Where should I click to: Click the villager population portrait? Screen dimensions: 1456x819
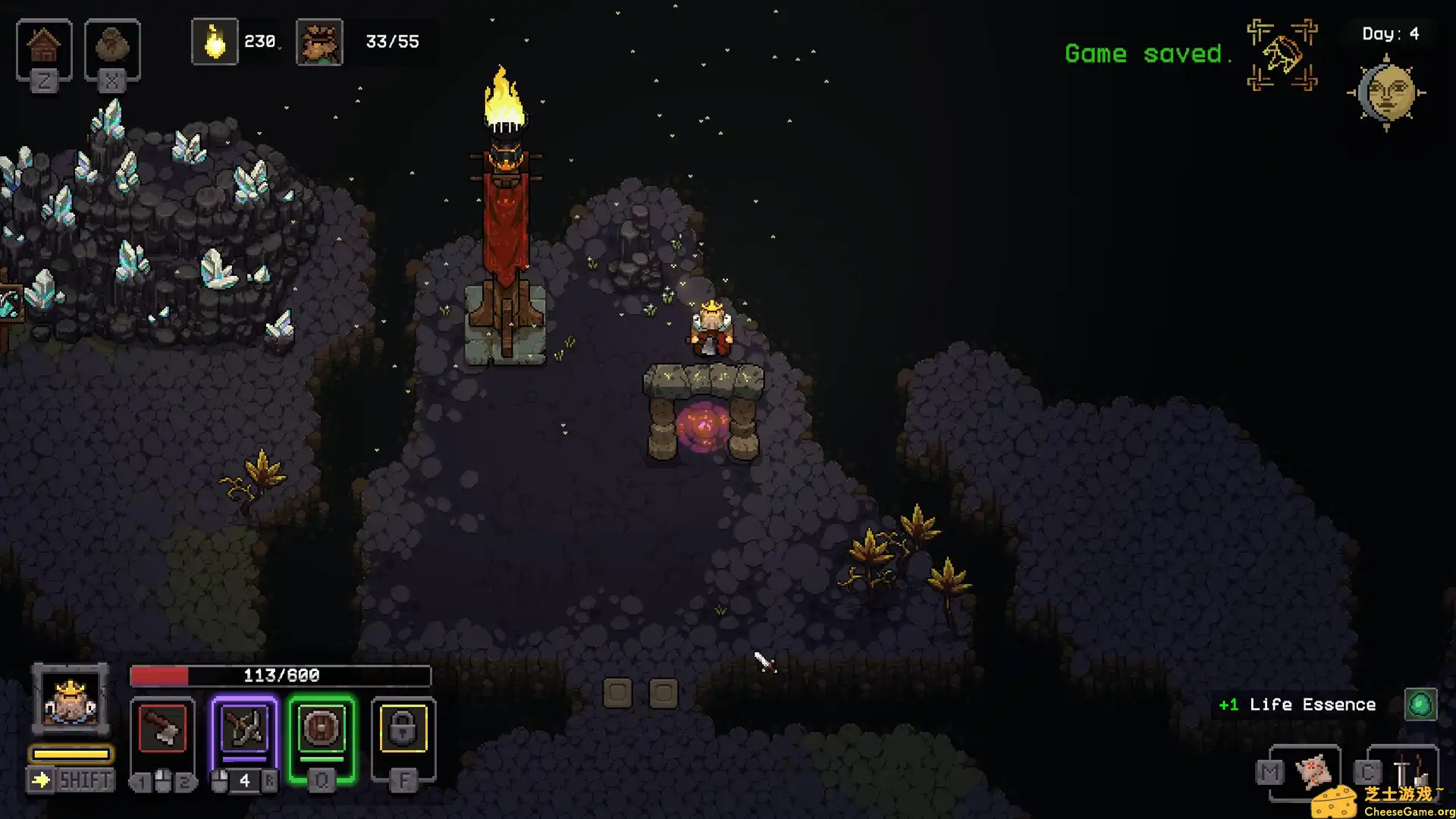319,42
